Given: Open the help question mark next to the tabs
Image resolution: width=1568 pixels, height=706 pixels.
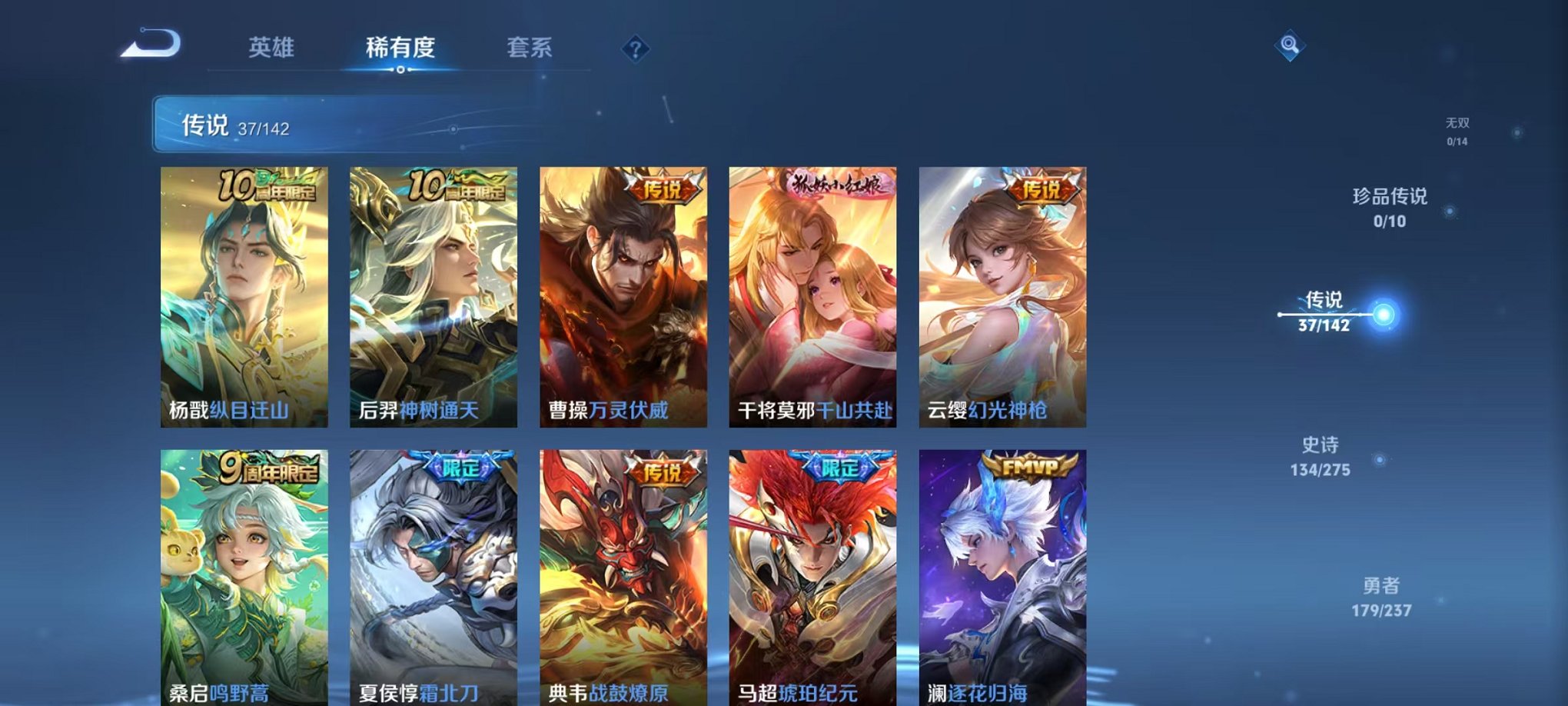Looking at the screenshot, I should pyautogui.click(x=635, y=48).
